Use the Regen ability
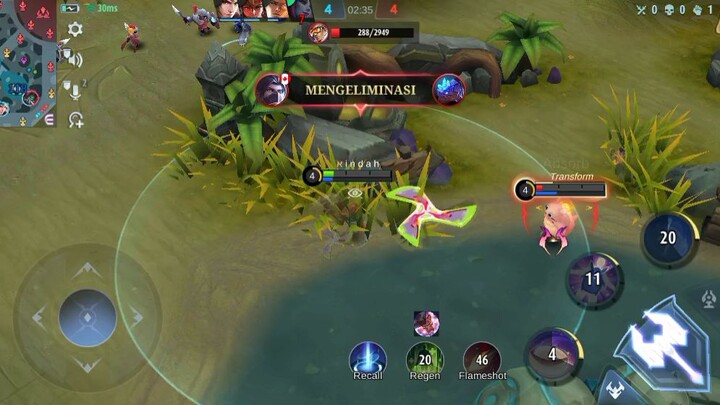The image size is (720, 405). (425, 358)
